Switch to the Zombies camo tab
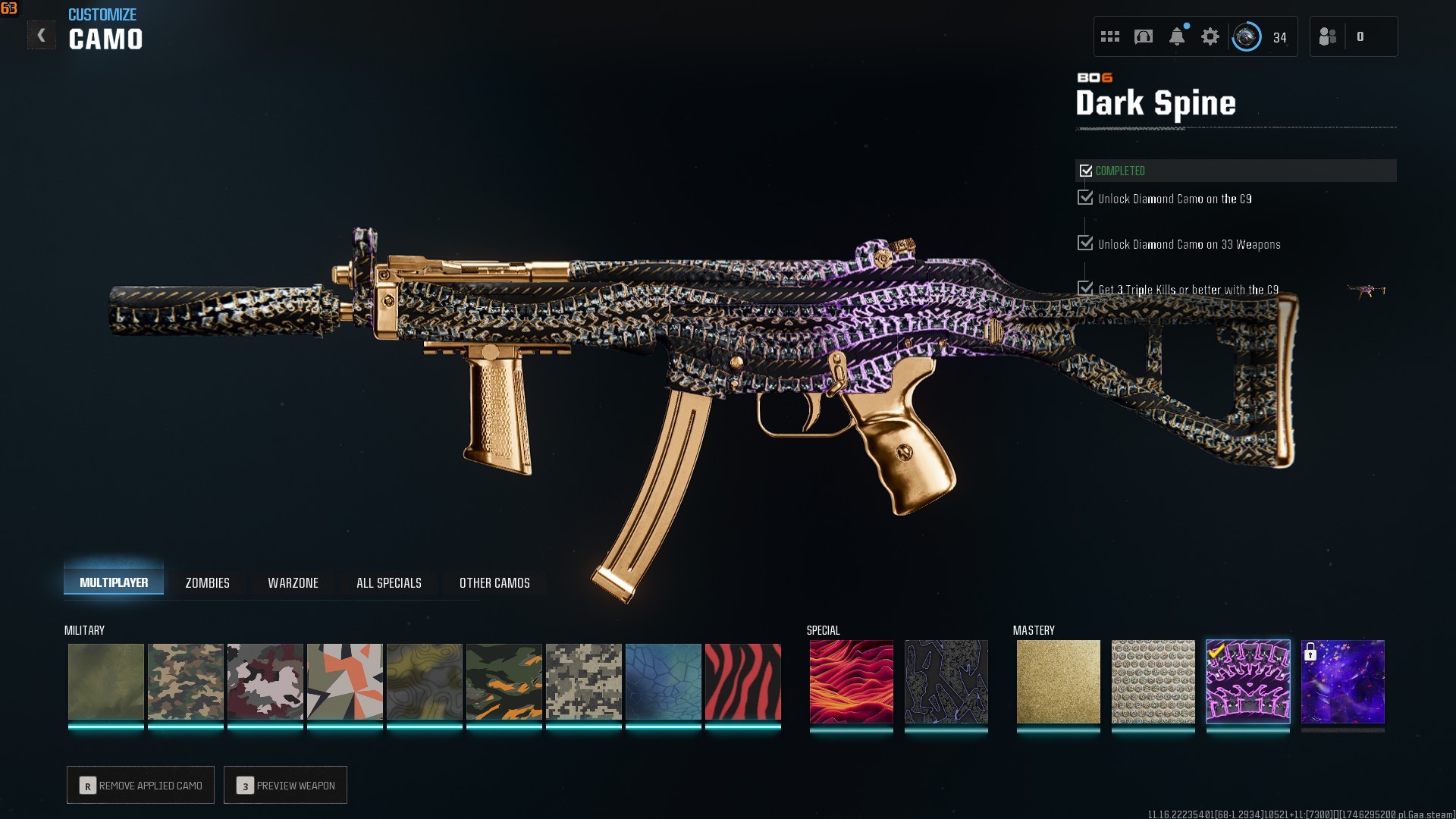Viewport: 1456px width, 819px height. [x=207, y=582]
